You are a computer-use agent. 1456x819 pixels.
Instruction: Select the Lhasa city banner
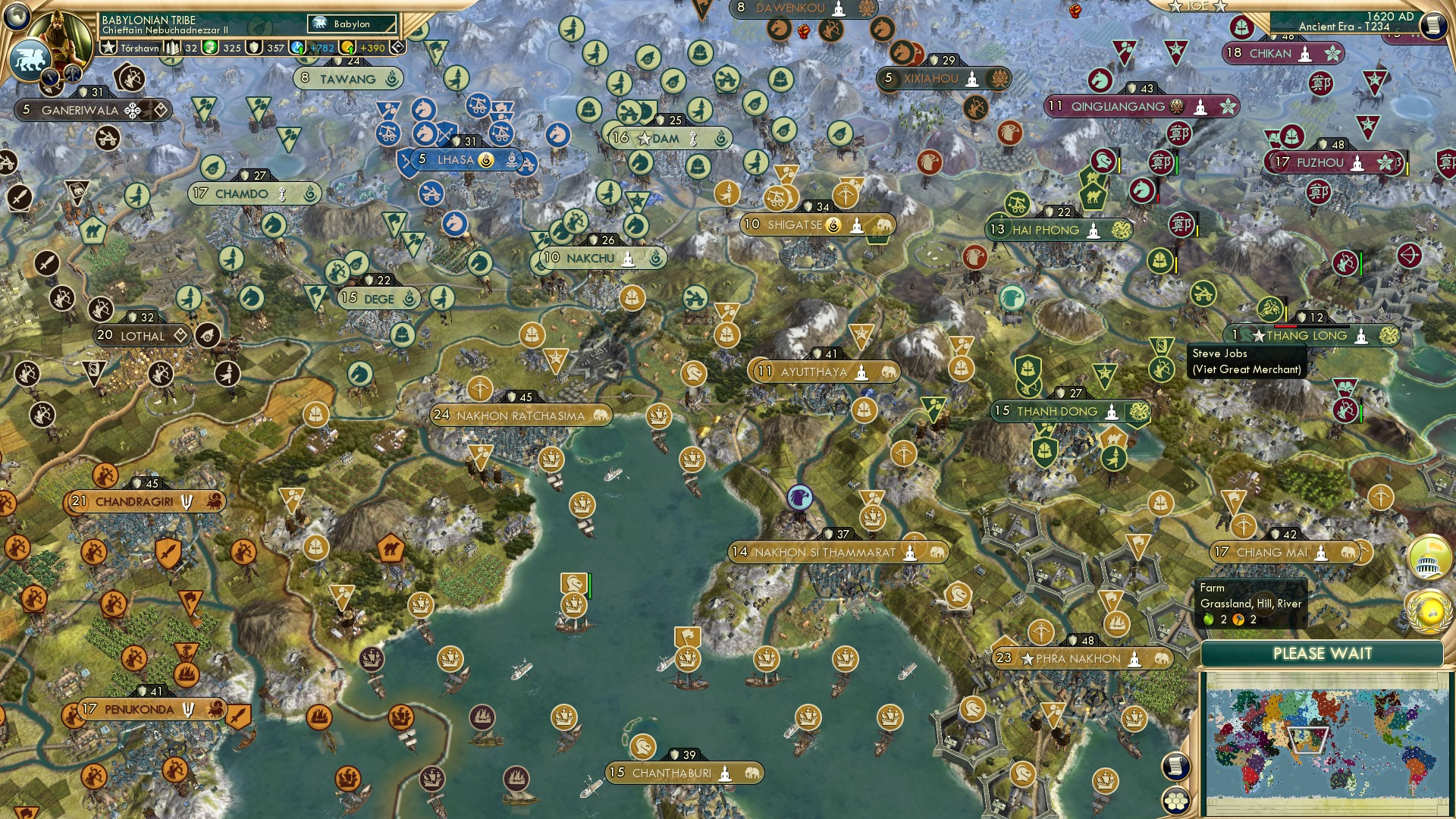pos(455,160)
